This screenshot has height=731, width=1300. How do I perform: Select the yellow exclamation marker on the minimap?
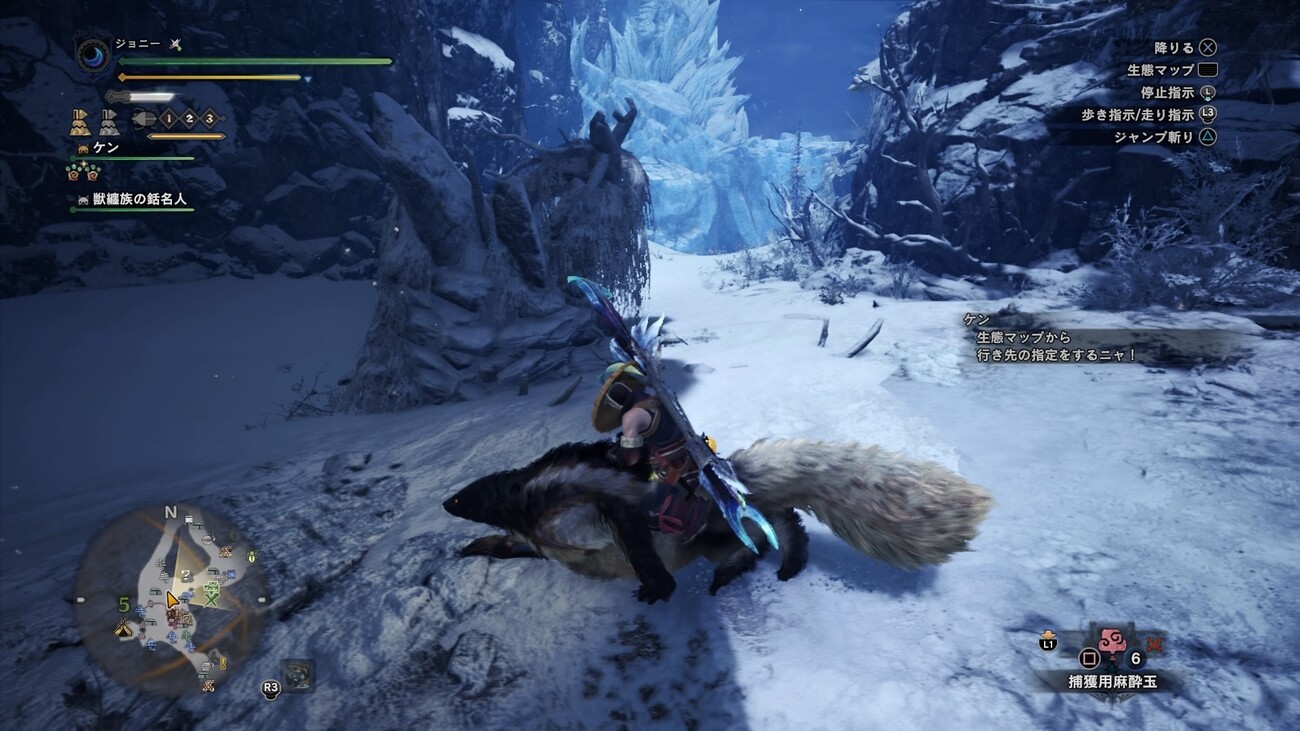pos(222,663)
